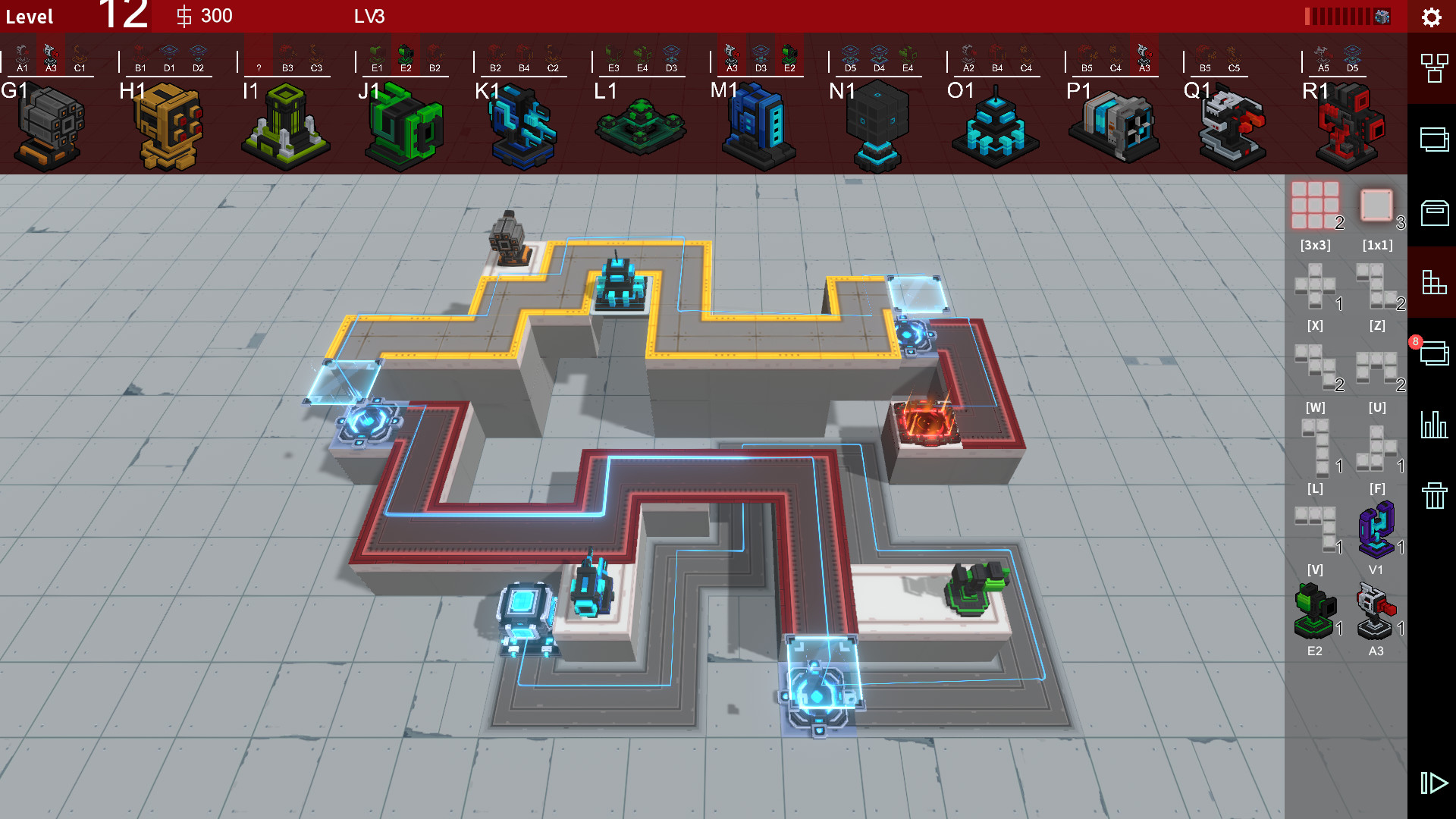Open the game settings gear

[x=1432, y=17]
